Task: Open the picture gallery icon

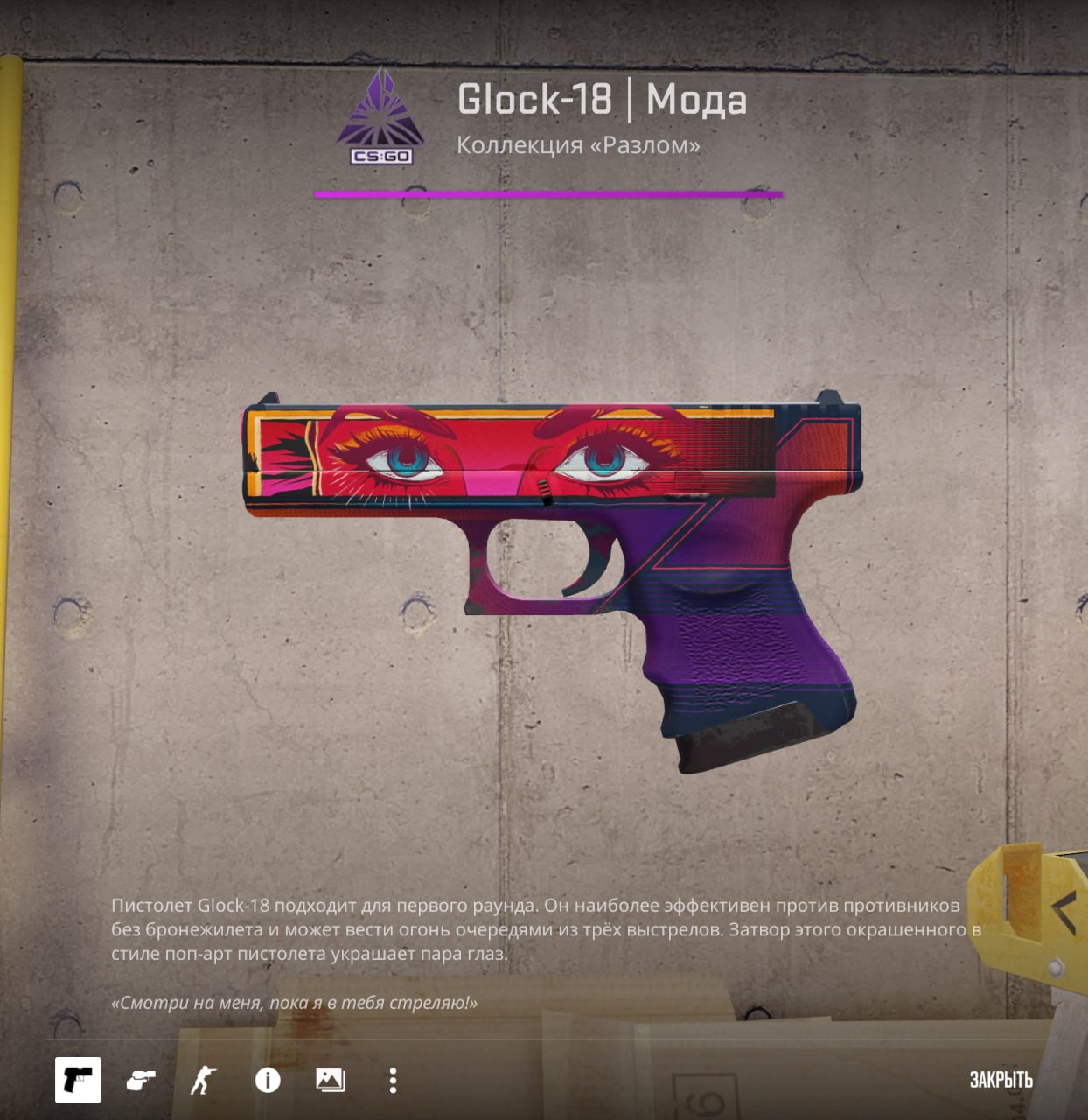Action: [330, 1081]
